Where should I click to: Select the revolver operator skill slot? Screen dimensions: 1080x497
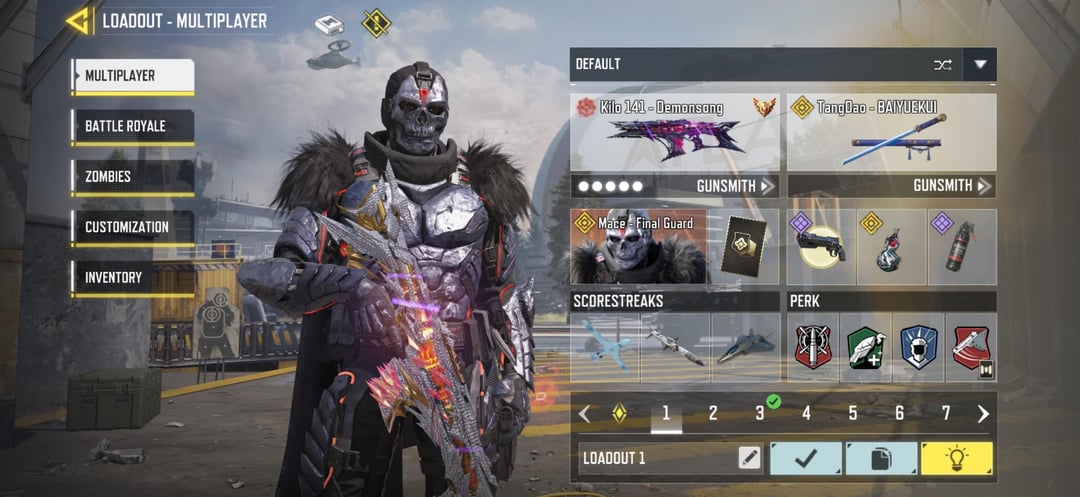pyautogui.click(x=821, y=247)
